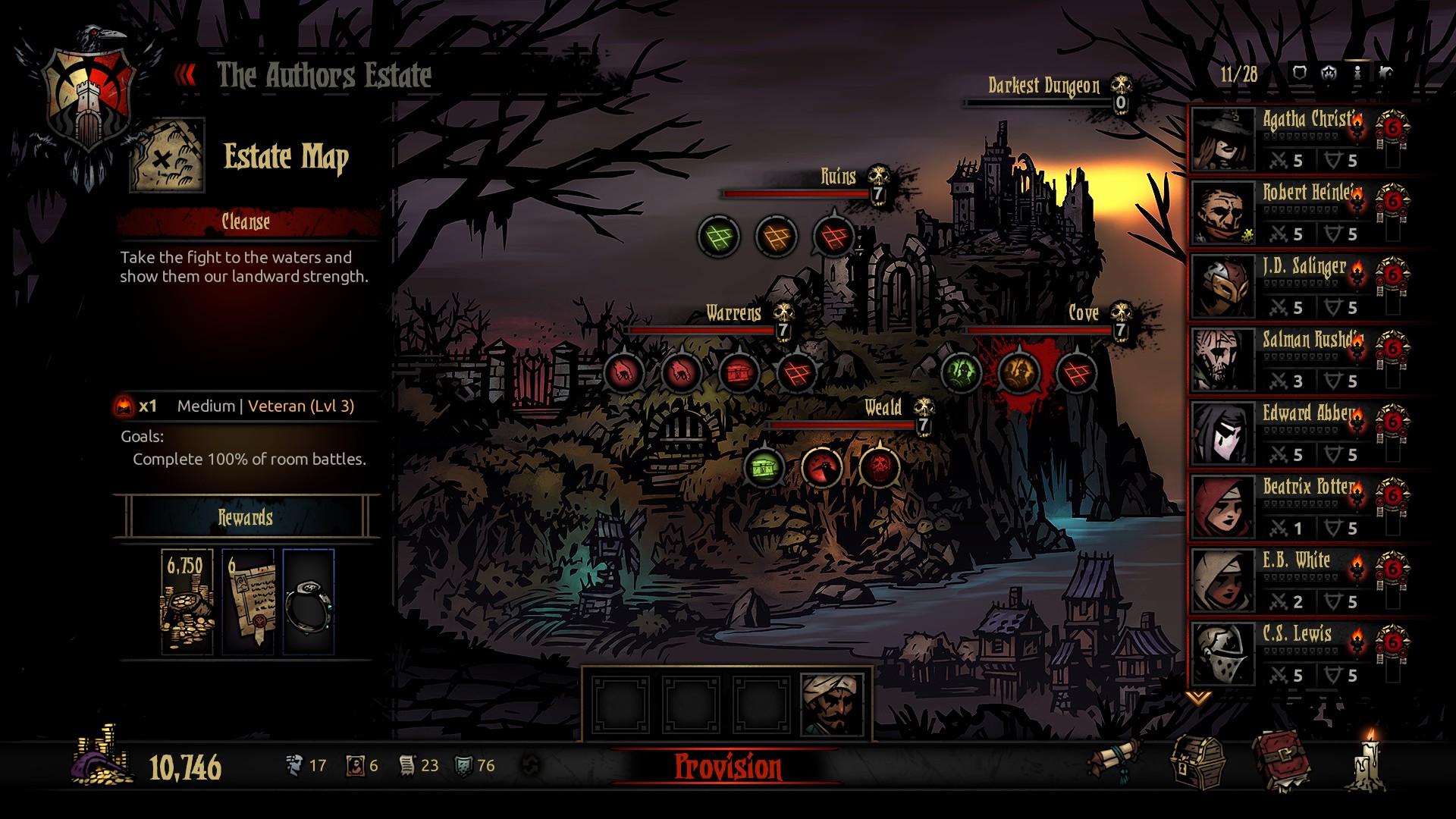Pick C.S. Lewis from the roster
Image resolution: width=1456 pixels, height=819 pixels.
[x=1298, y=654]
